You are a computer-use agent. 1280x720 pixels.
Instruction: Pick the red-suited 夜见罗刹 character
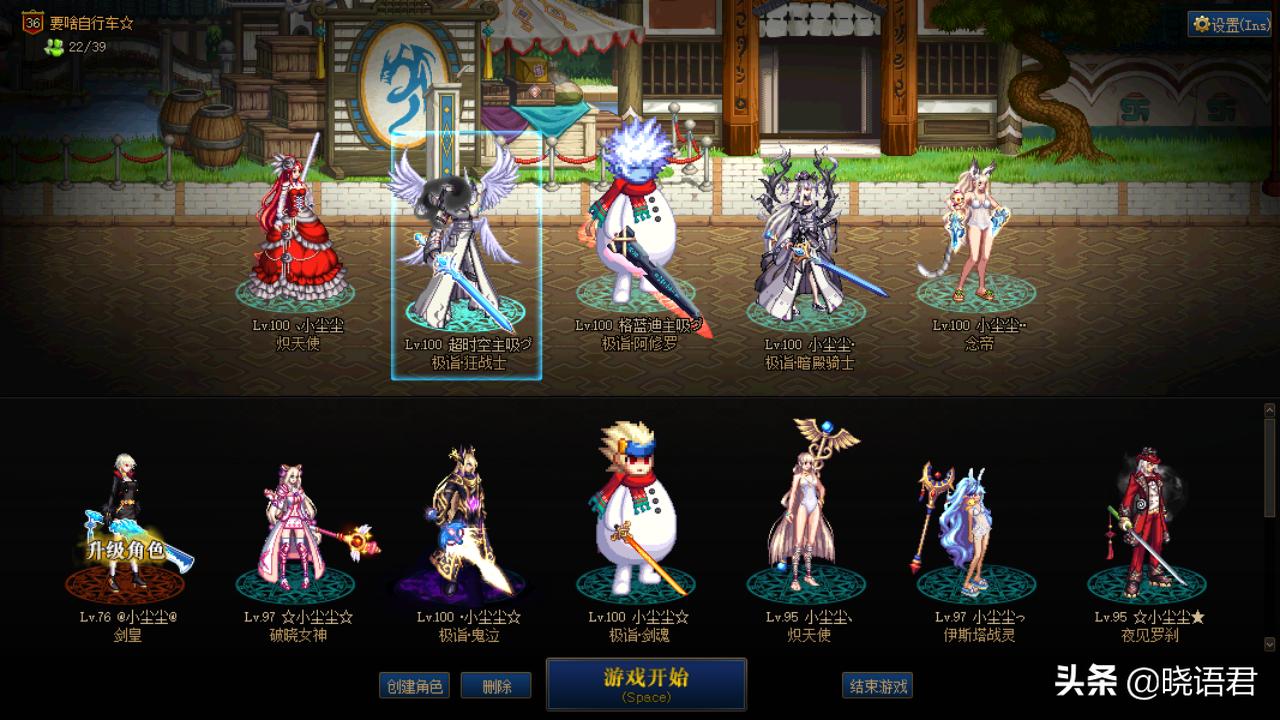[1146, 525]
